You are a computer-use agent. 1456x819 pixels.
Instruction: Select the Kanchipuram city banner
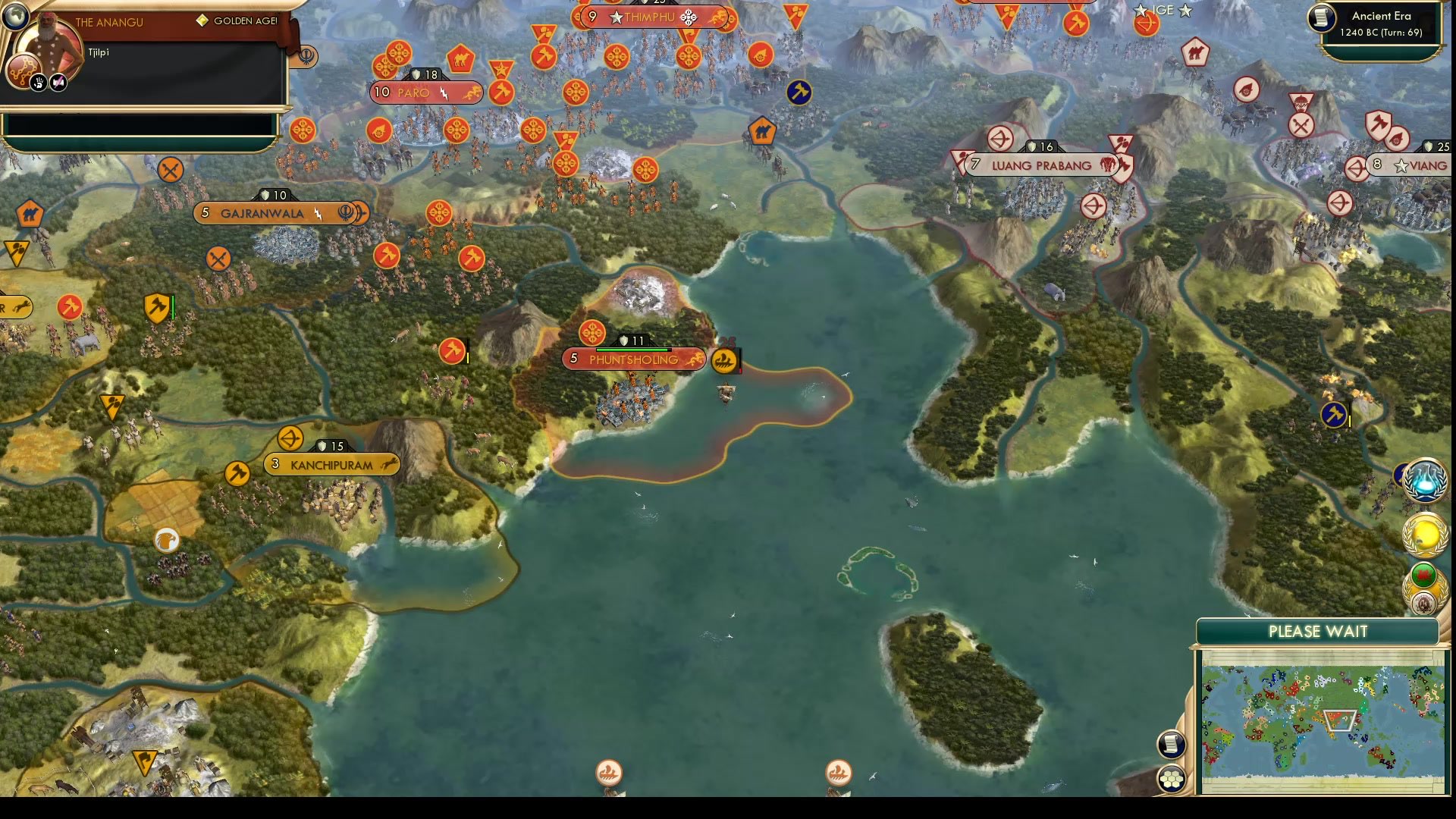coord(330,465)
